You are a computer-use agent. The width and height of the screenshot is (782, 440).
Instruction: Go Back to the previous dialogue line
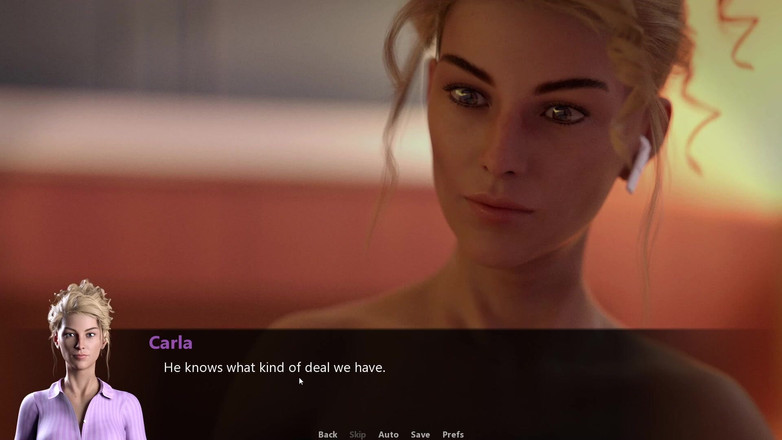[327, 434]
